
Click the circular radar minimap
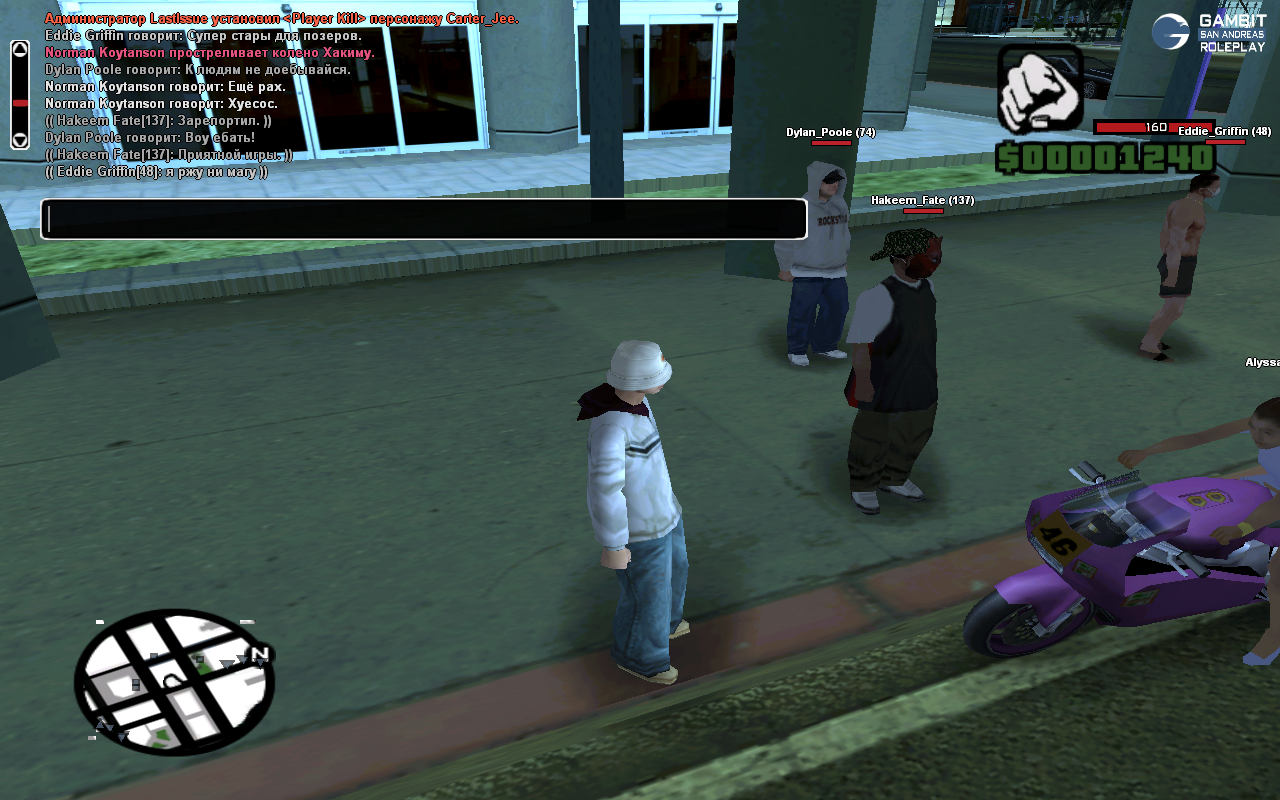tap(174, 682)
